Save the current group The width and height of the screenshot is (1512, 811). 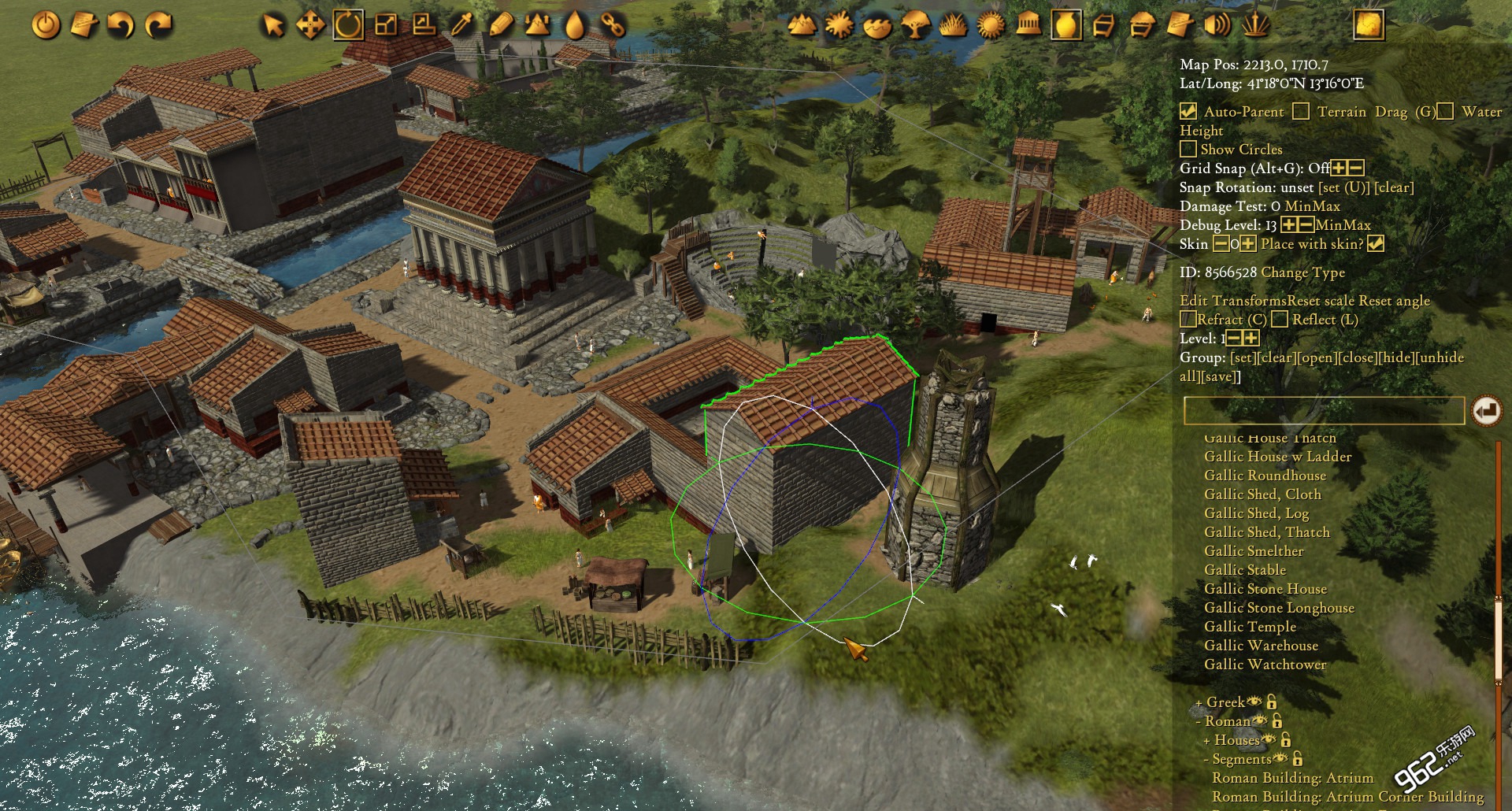coord(1221,376)
